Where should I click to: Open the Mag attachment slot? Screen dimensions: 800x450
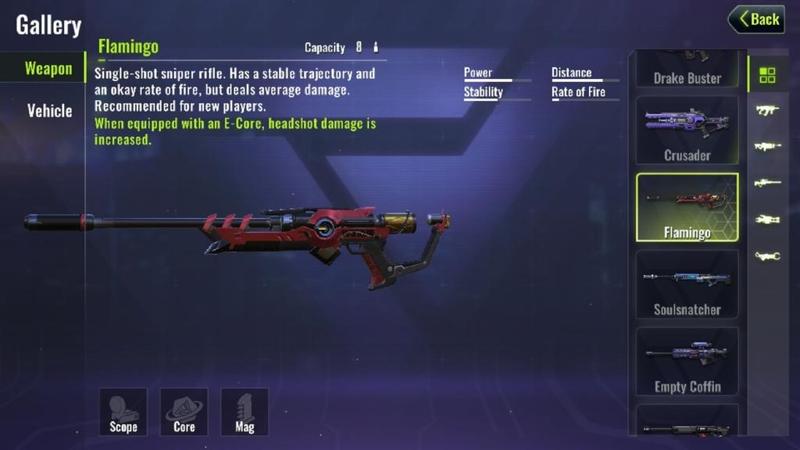(x=245, y=411)
